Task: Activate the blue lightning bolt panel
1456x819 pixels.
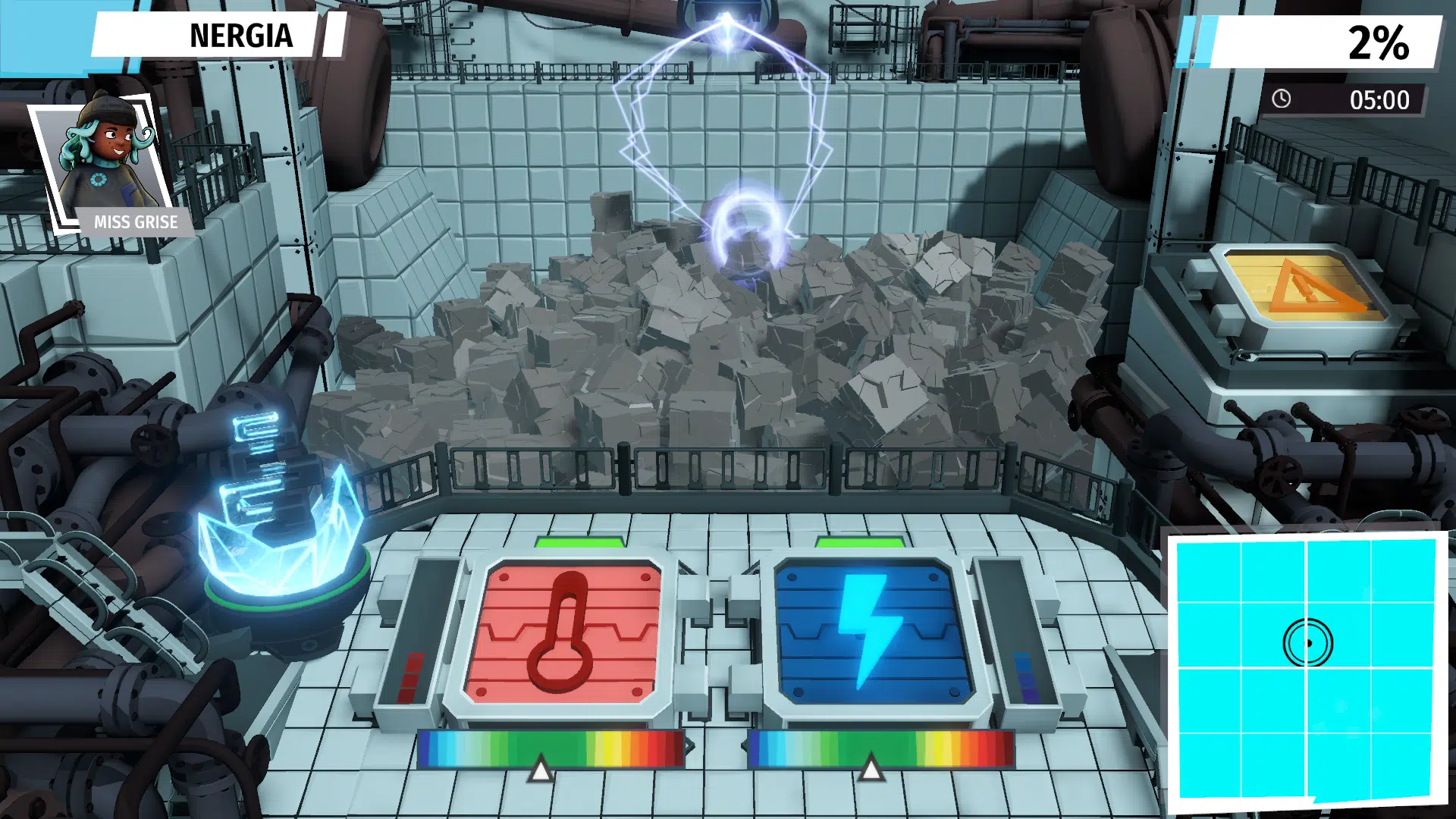Action: (873, 633)
